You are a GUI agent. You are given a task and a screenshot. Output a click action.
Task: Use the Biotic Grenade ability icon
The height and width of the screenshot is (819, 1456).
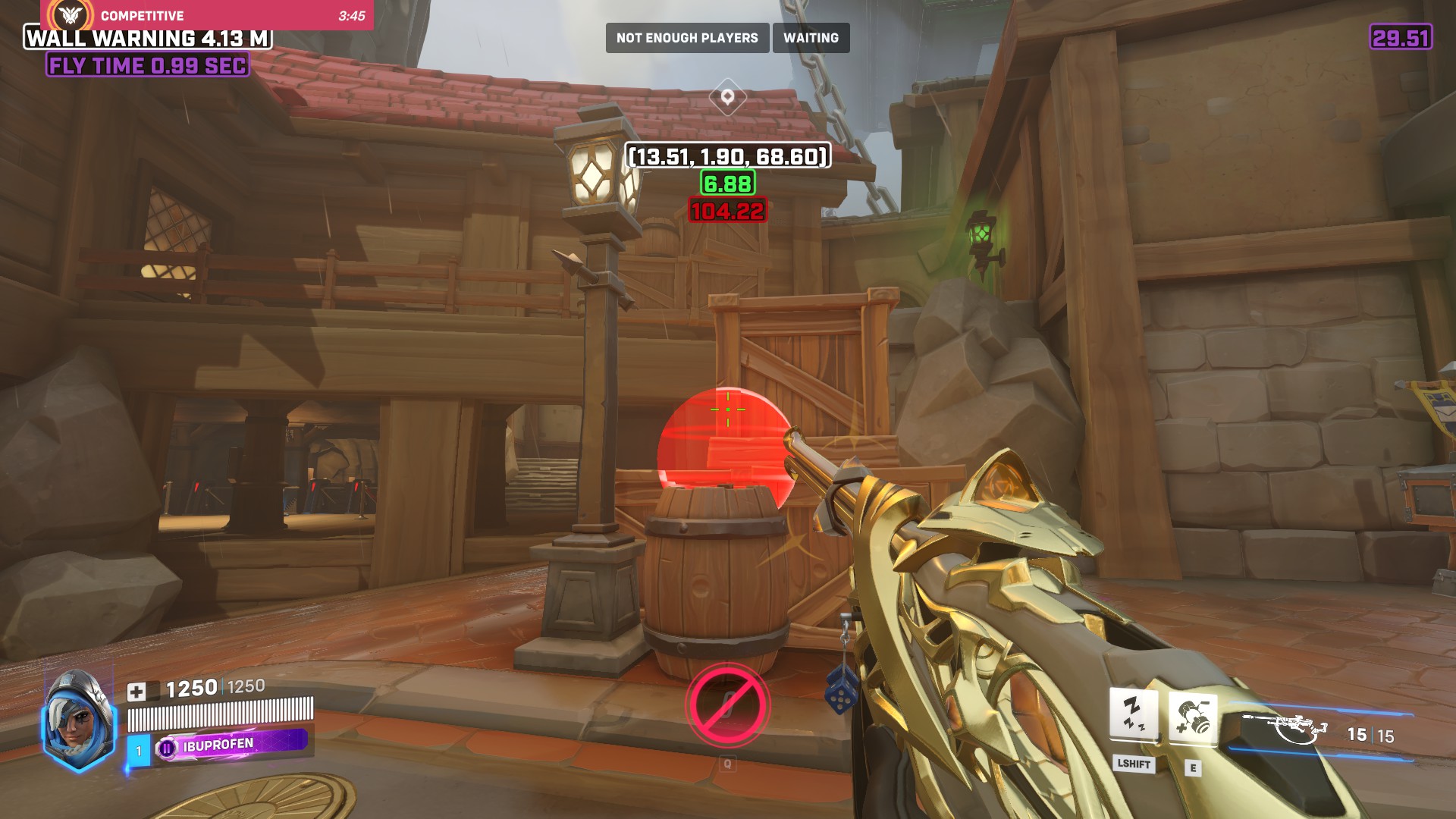click(1192, 717)
